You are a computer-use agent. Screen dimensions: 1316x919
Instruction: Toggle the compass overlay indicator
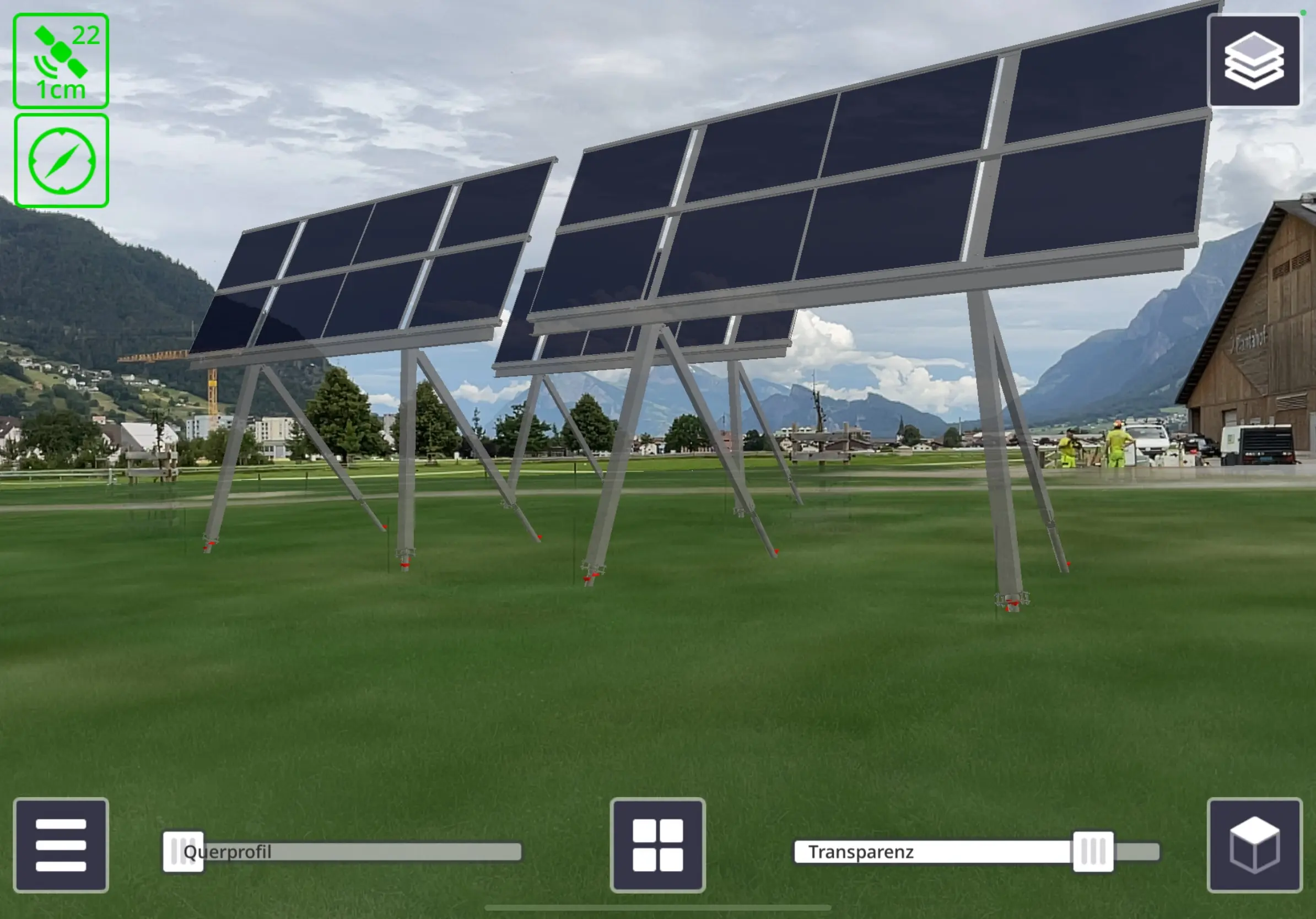pos(61,160)
